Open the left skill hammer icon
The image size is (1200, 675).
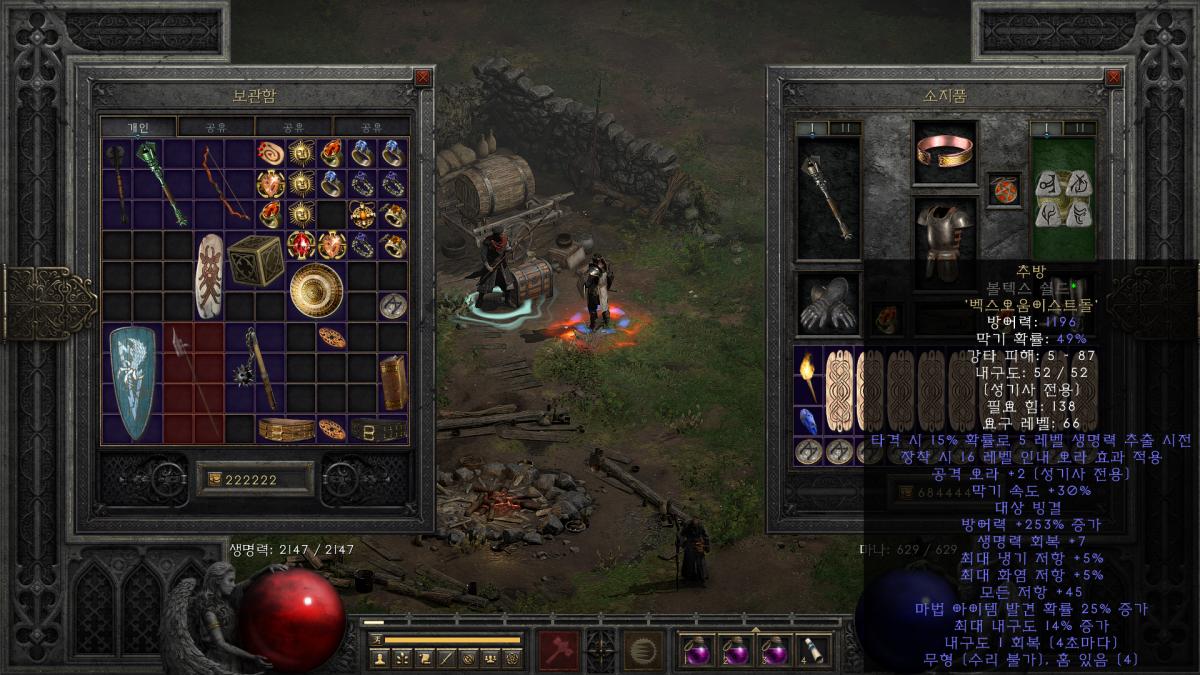(557, 650)
